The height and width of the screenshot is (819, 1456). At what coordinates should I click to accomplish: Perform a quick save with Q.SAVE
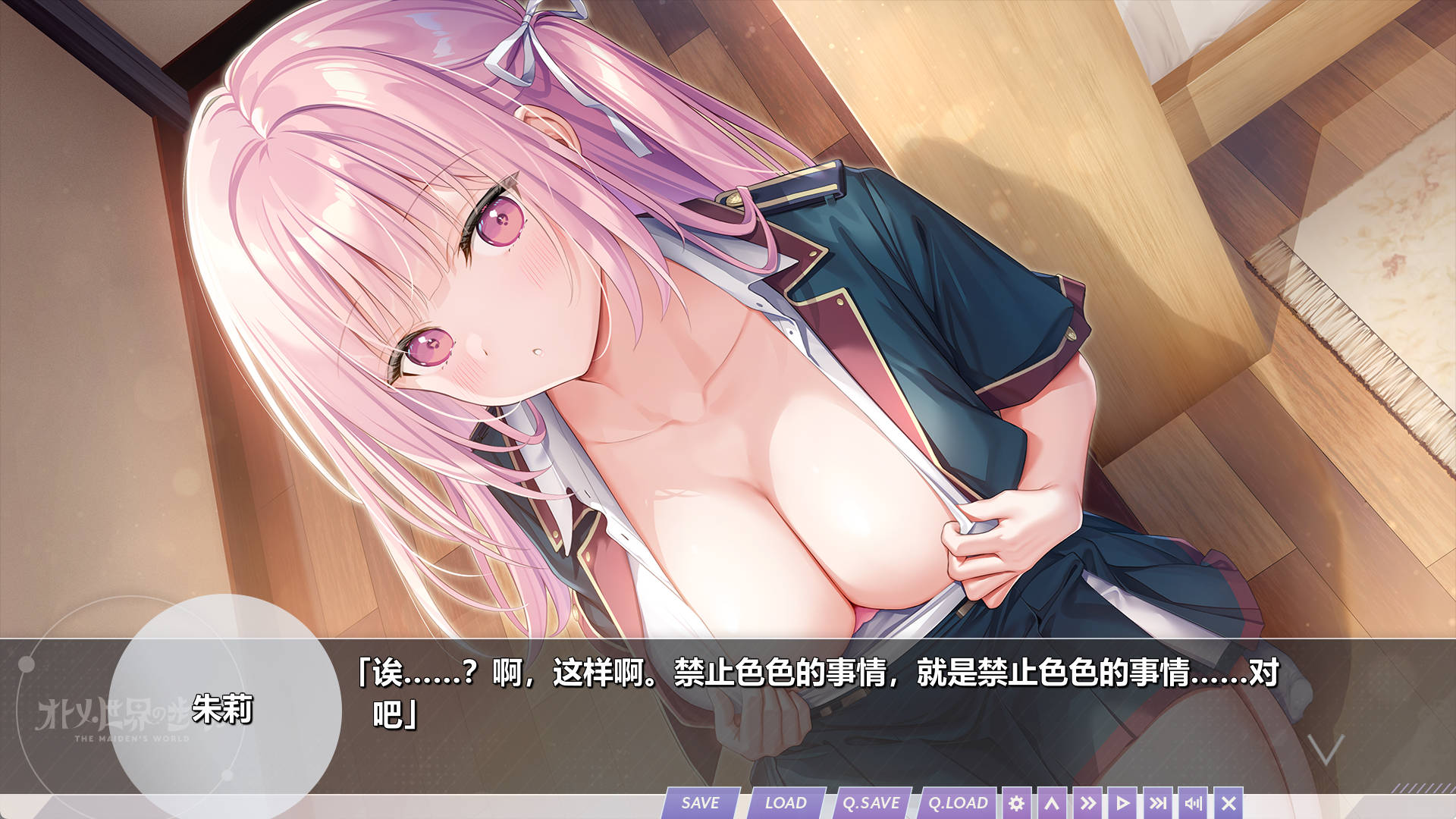coord(872,802)
